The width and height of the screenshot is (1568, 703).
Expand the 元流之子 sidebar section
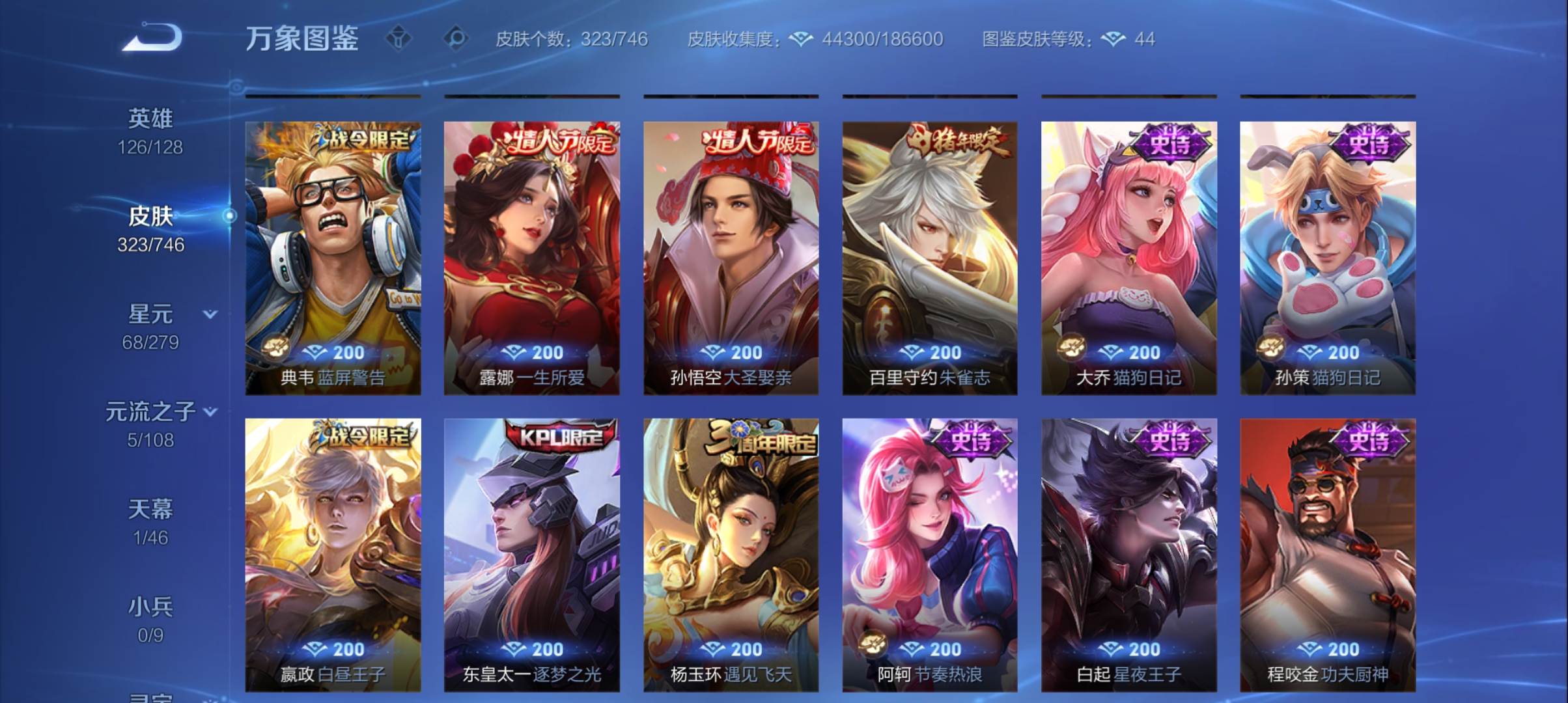[209, 411]
